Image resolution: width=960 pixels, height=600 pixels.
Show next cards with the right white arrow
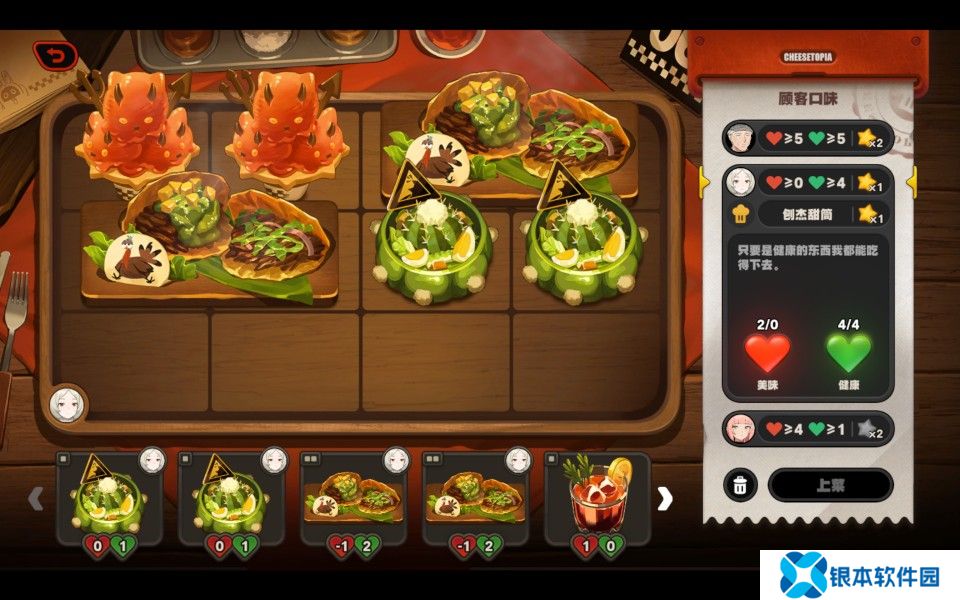click(665, 498)
